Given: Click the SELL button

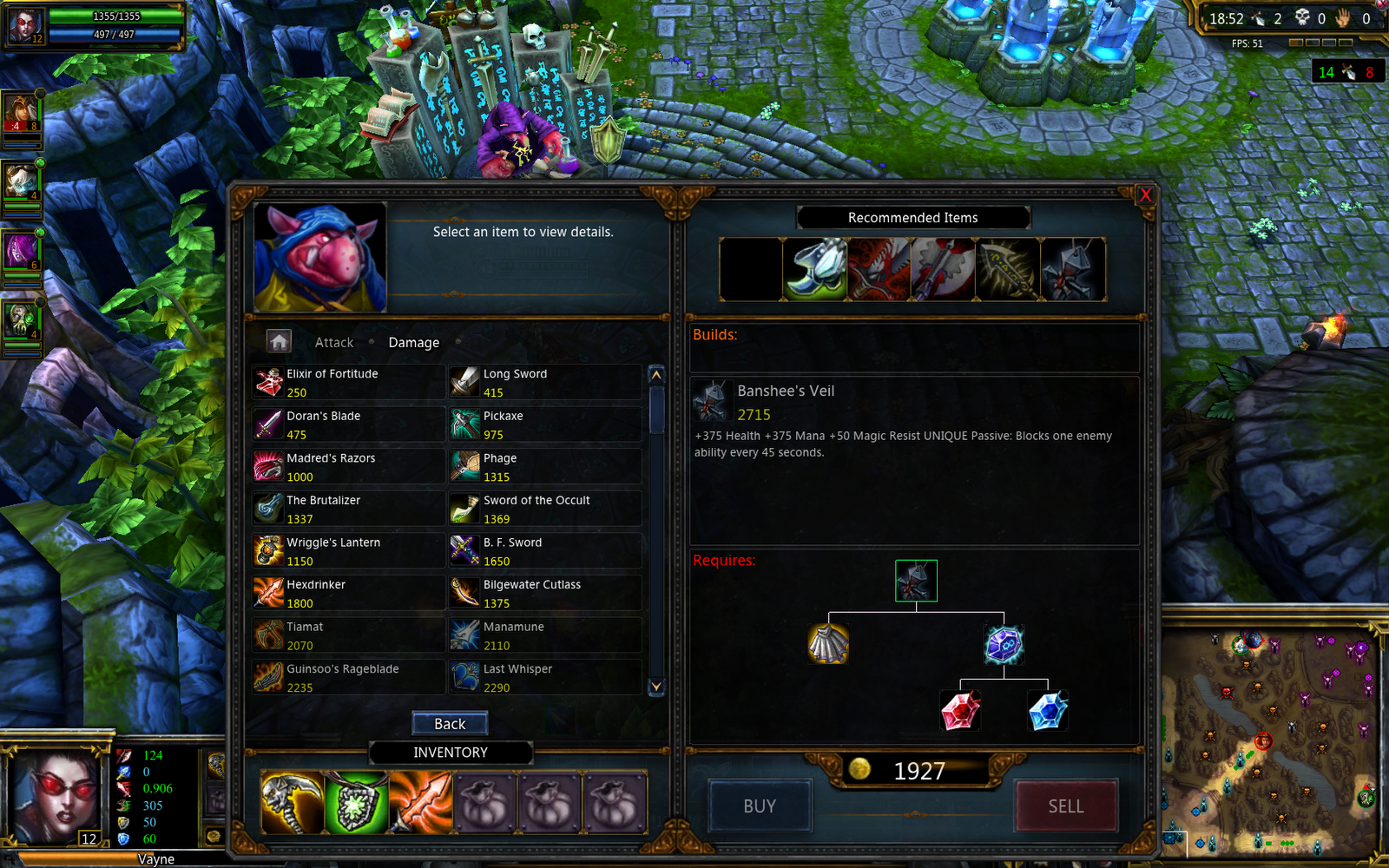Looking at the screenshot, I should (1065, 806).
